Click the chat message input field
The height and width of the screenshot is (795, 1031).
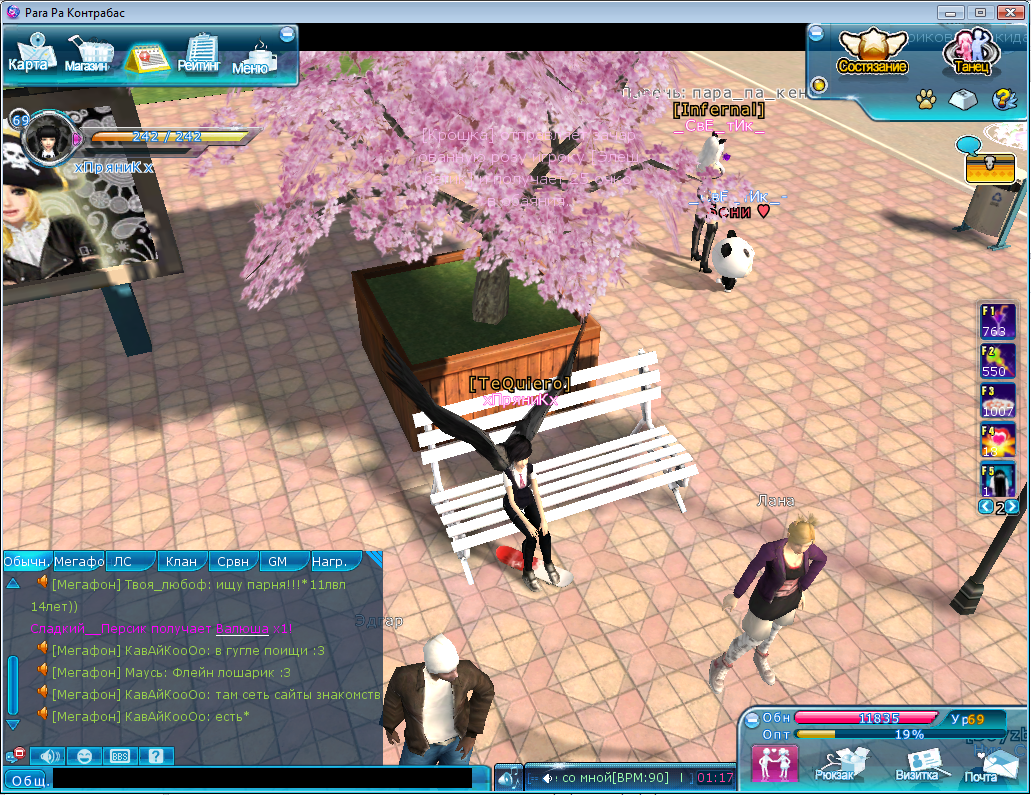tap(262, 778)
